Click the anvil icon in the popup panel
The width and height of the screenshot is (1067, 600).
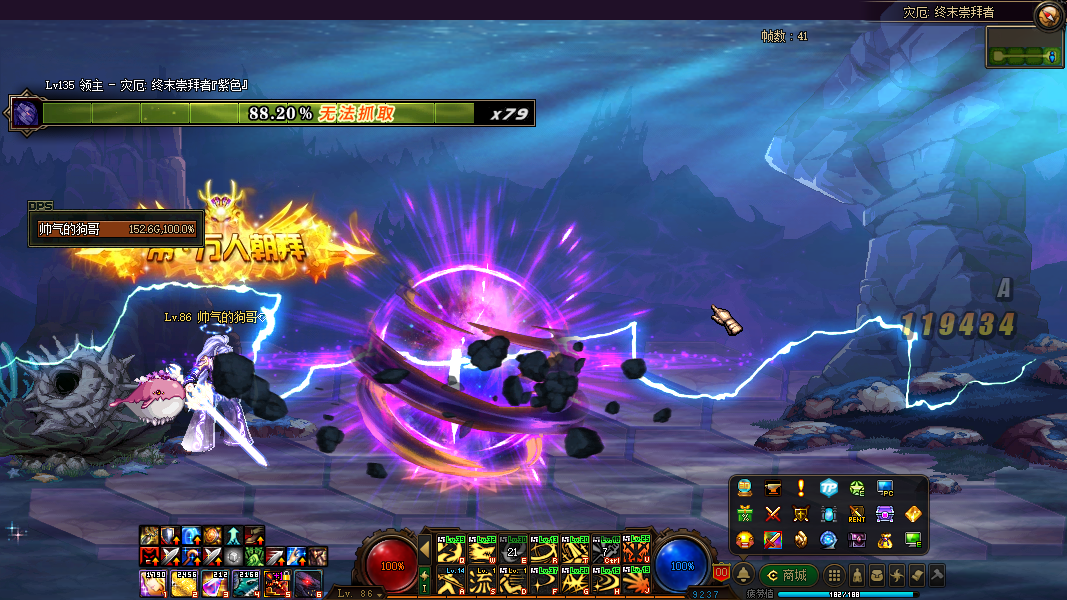772,488
